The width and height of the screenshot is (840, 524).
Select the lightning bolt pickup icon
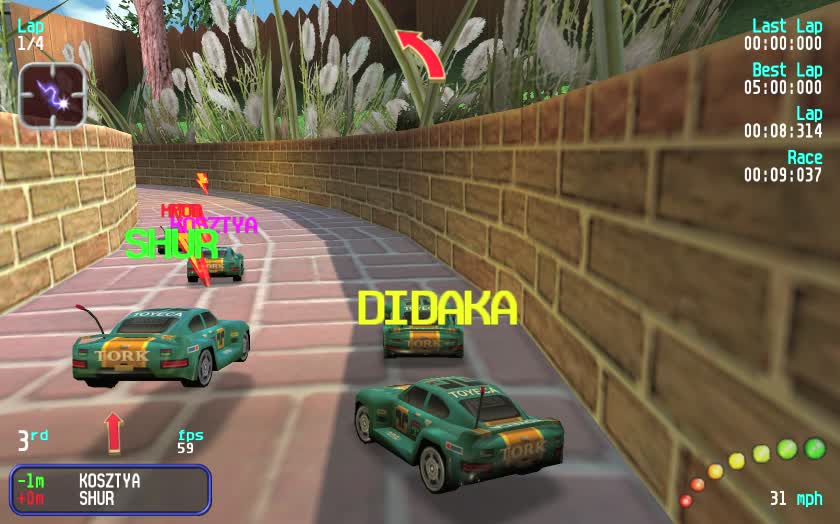pos(52,96)
